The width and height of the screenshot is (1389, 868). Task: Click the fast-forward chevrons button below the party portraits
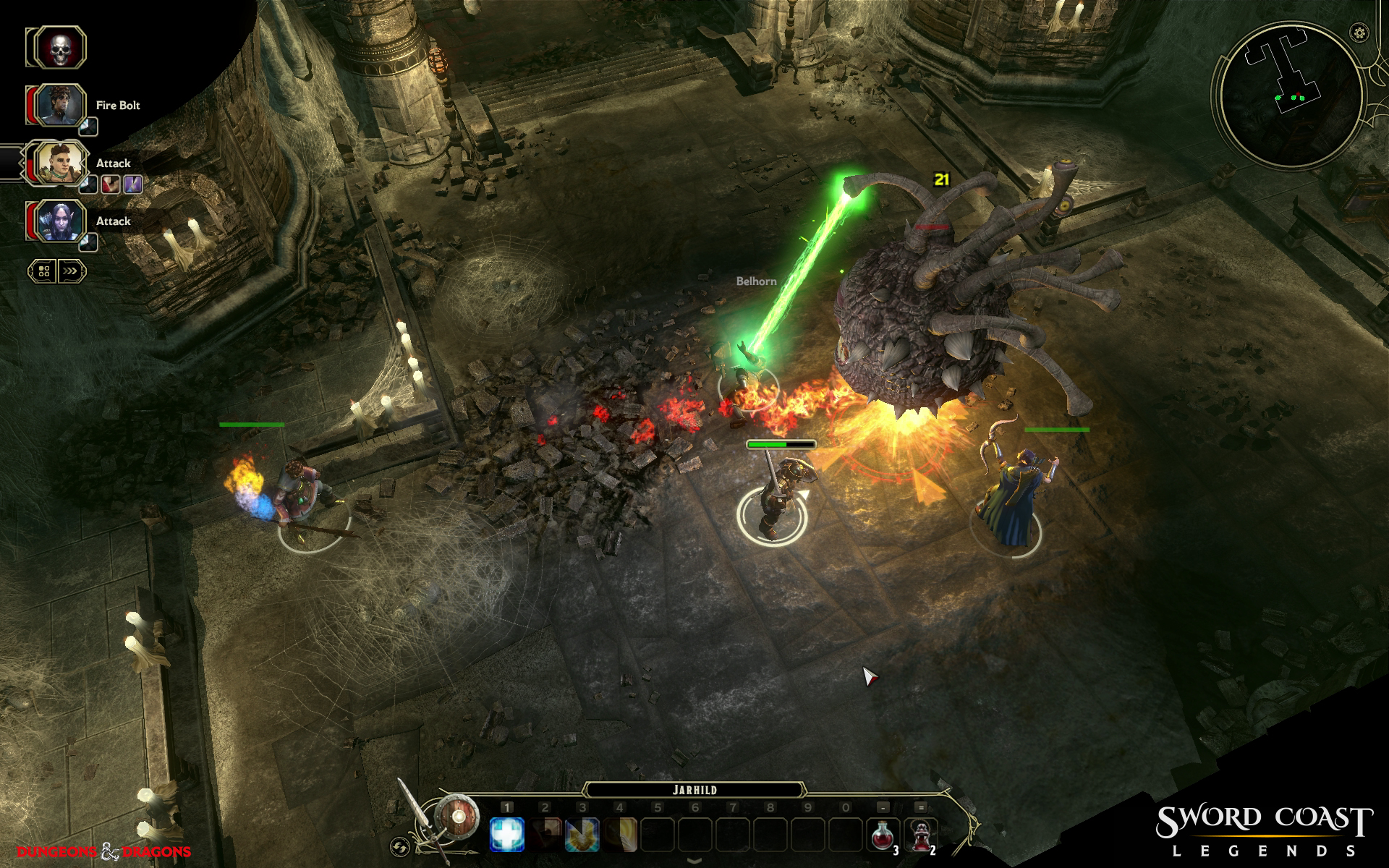[x=72, y=270]
